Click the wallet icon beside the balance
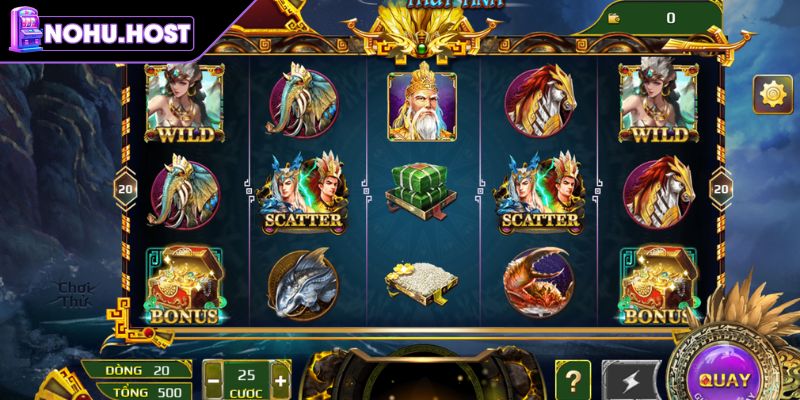This screenshot has width=800, height=400. [612, 18]
